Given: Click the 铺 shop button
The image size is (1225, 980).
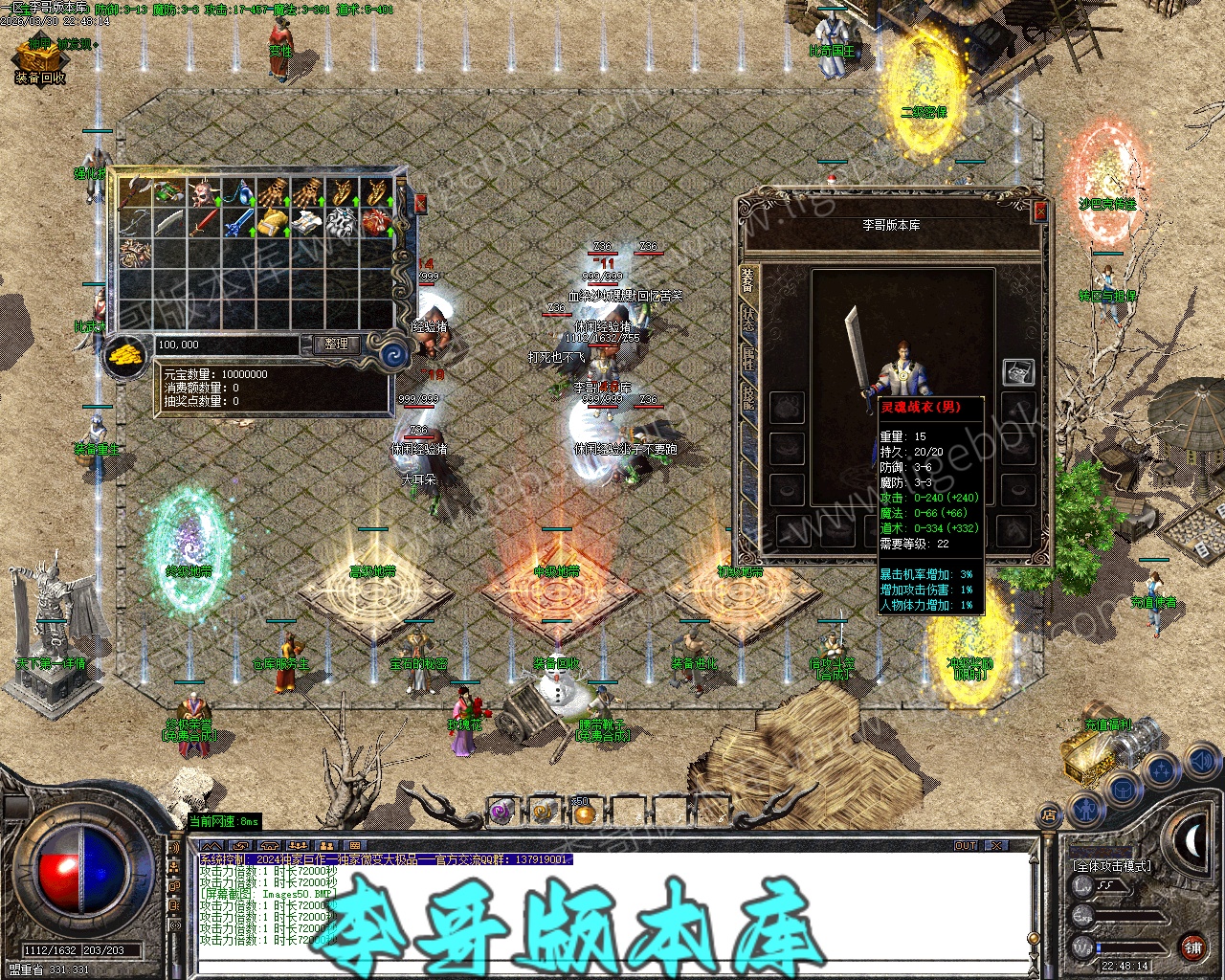Looking at the screenshot, I should coord(1193,947).
